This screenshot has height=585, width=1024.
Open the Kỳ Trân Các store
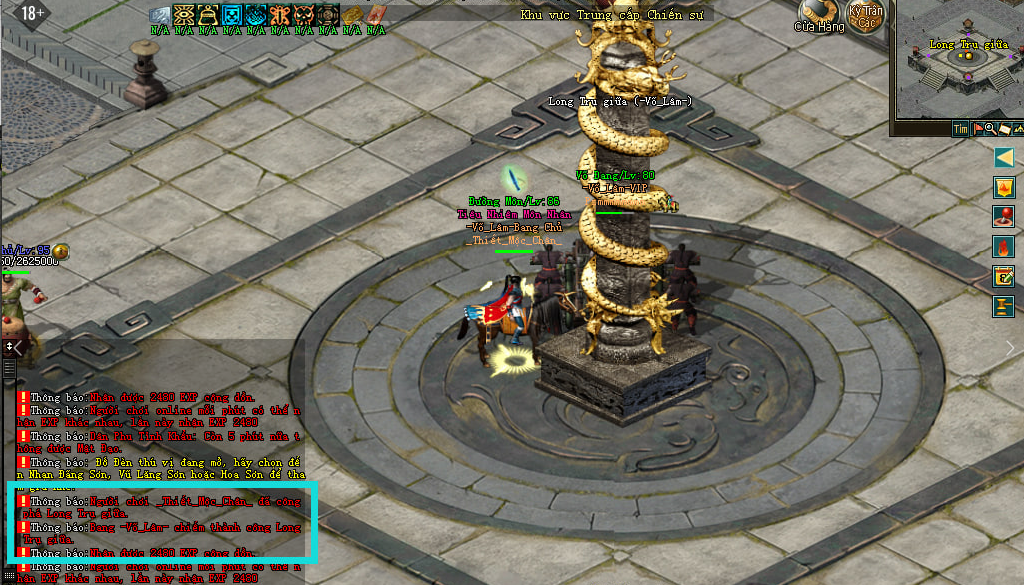click(865, 17)
